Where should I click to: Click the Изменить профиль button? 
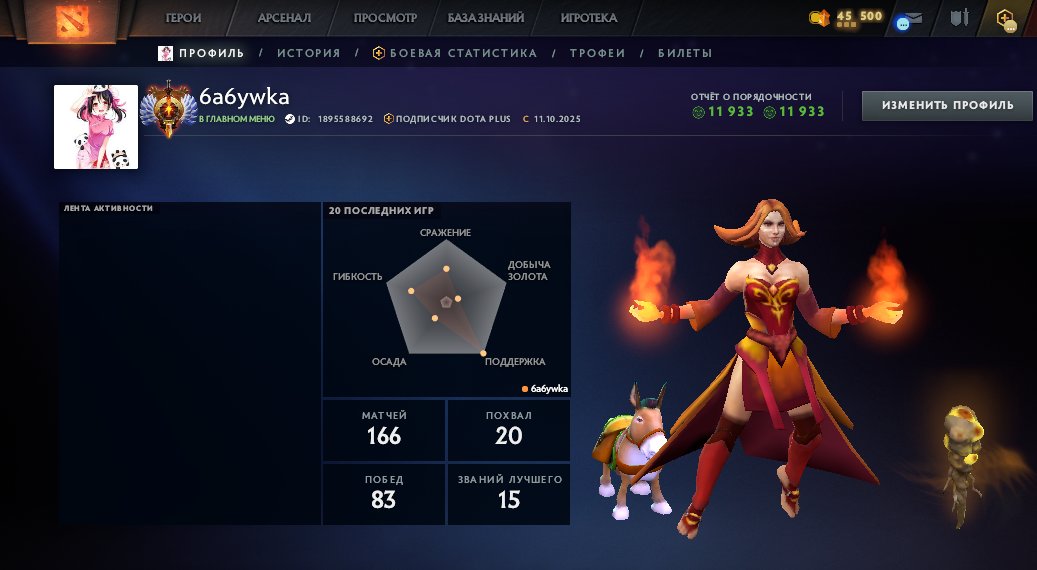tap(947, 105)
